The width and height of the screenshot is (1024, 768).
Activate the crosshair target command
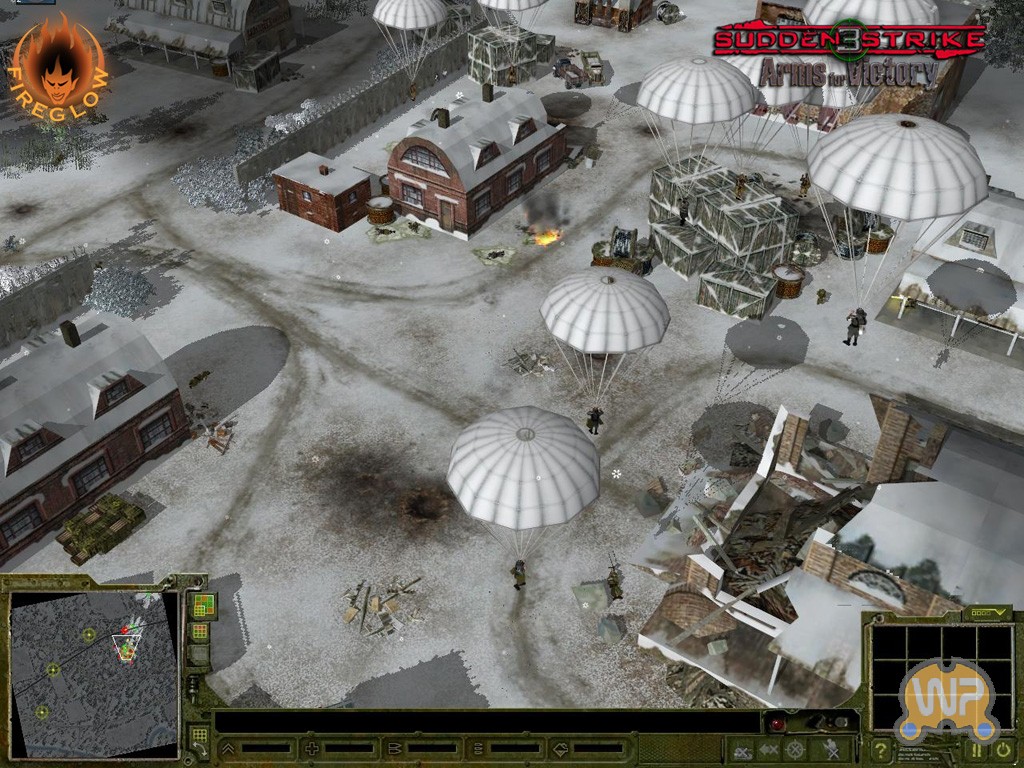795,749
